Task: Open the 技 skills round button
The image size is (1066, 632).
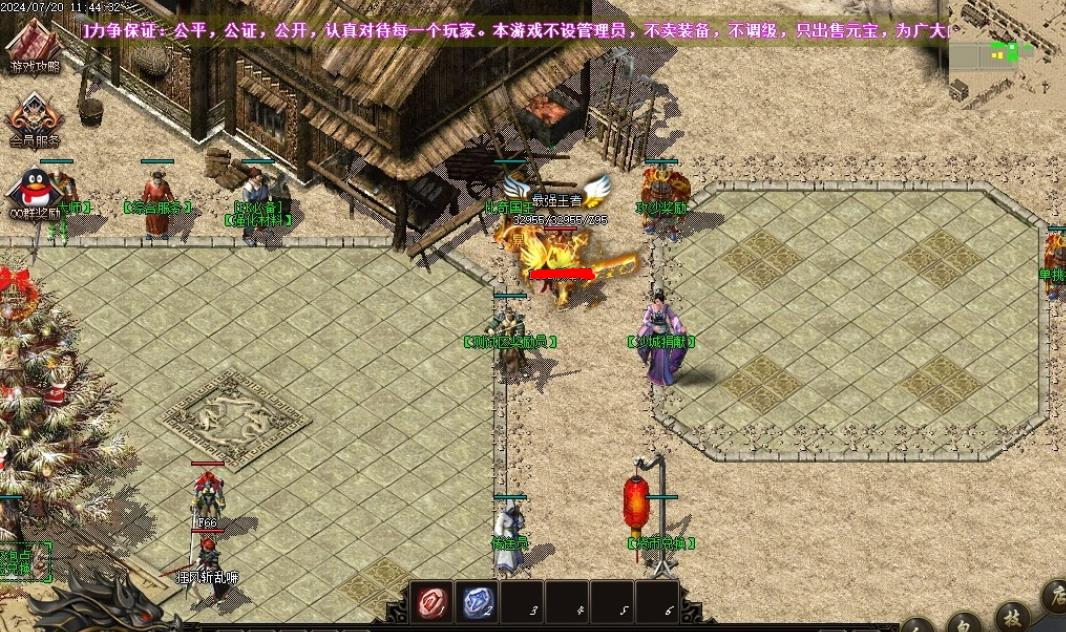Action: tap(1013, 618)
